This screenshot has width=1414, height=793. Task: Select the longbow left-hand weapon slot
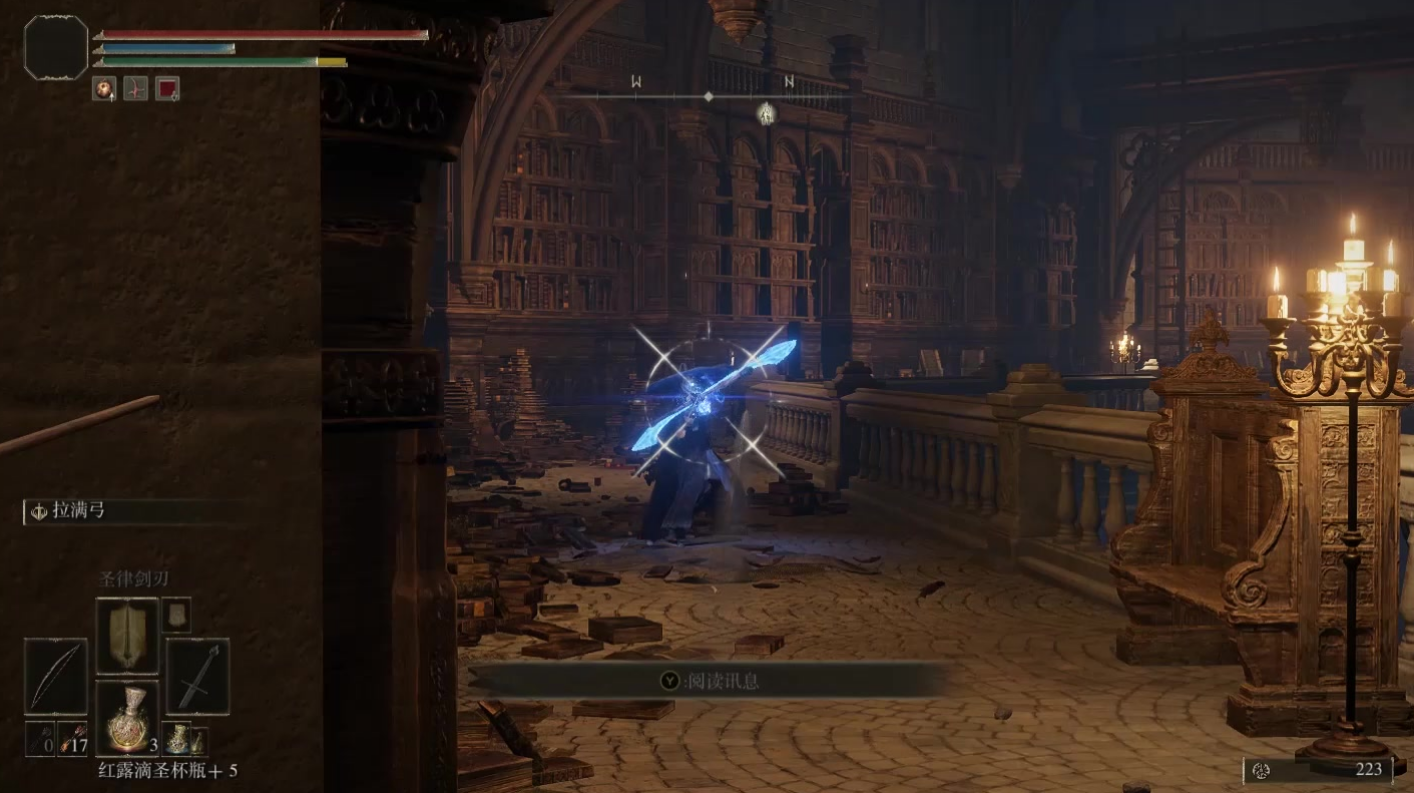click(x=56, y=677)
